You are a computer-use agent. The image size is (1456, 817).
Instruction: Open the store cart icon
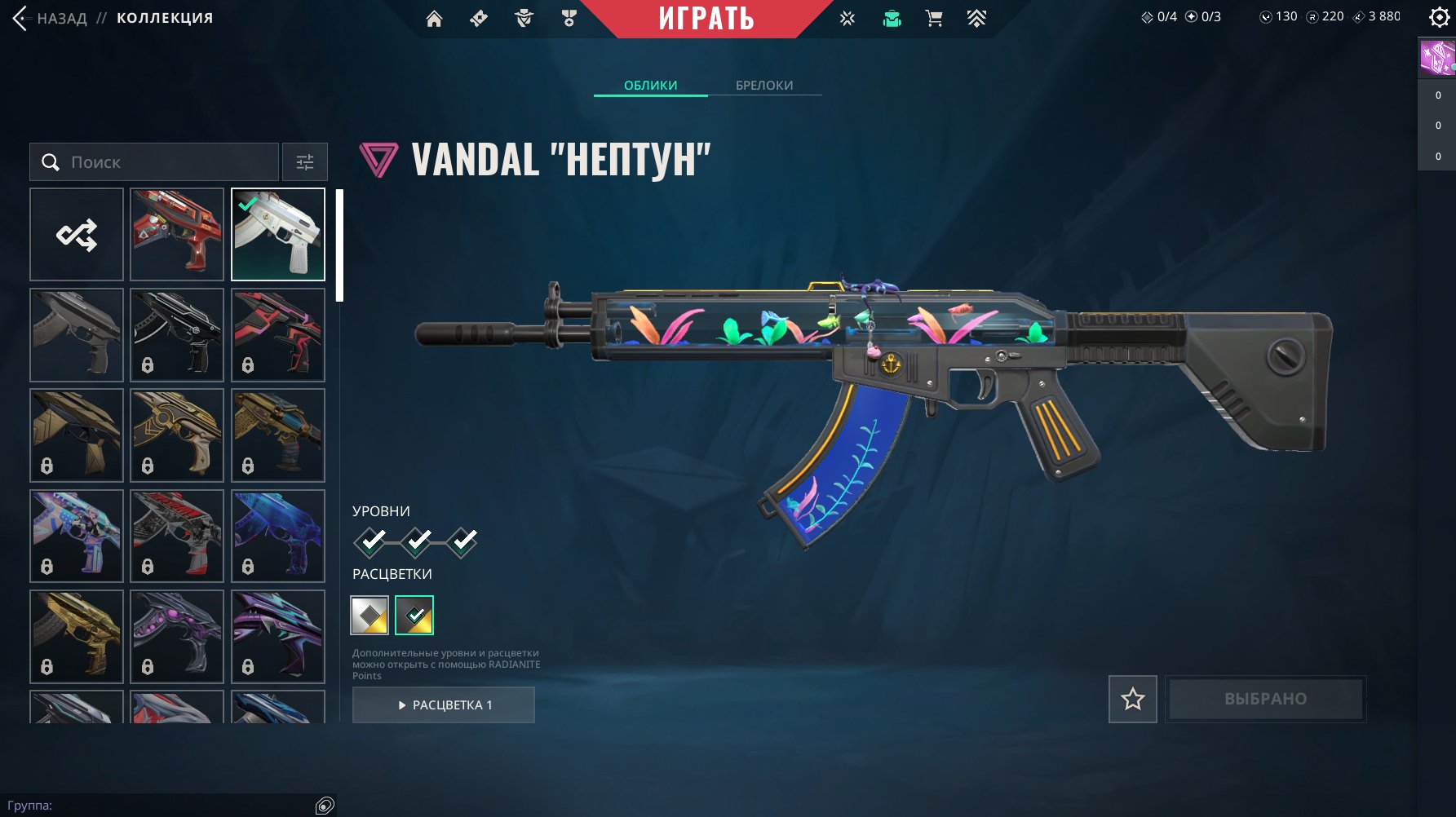(934, 18)
